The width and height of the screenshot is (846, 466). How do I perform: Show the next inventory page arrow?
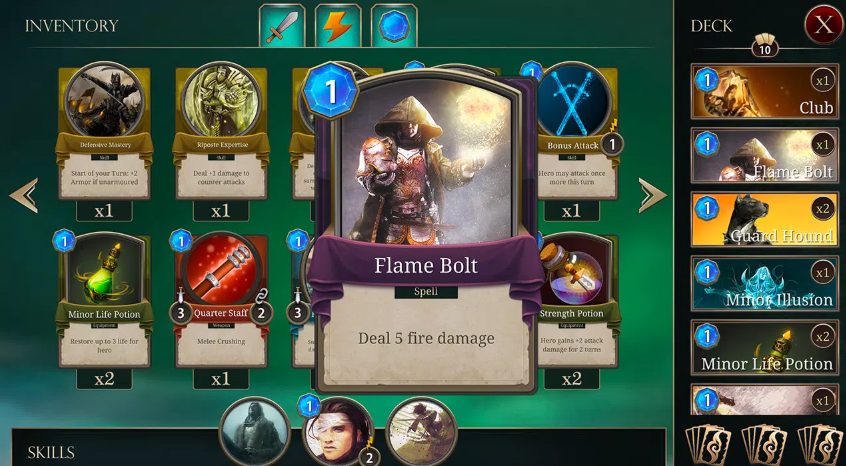click(652, 196)
